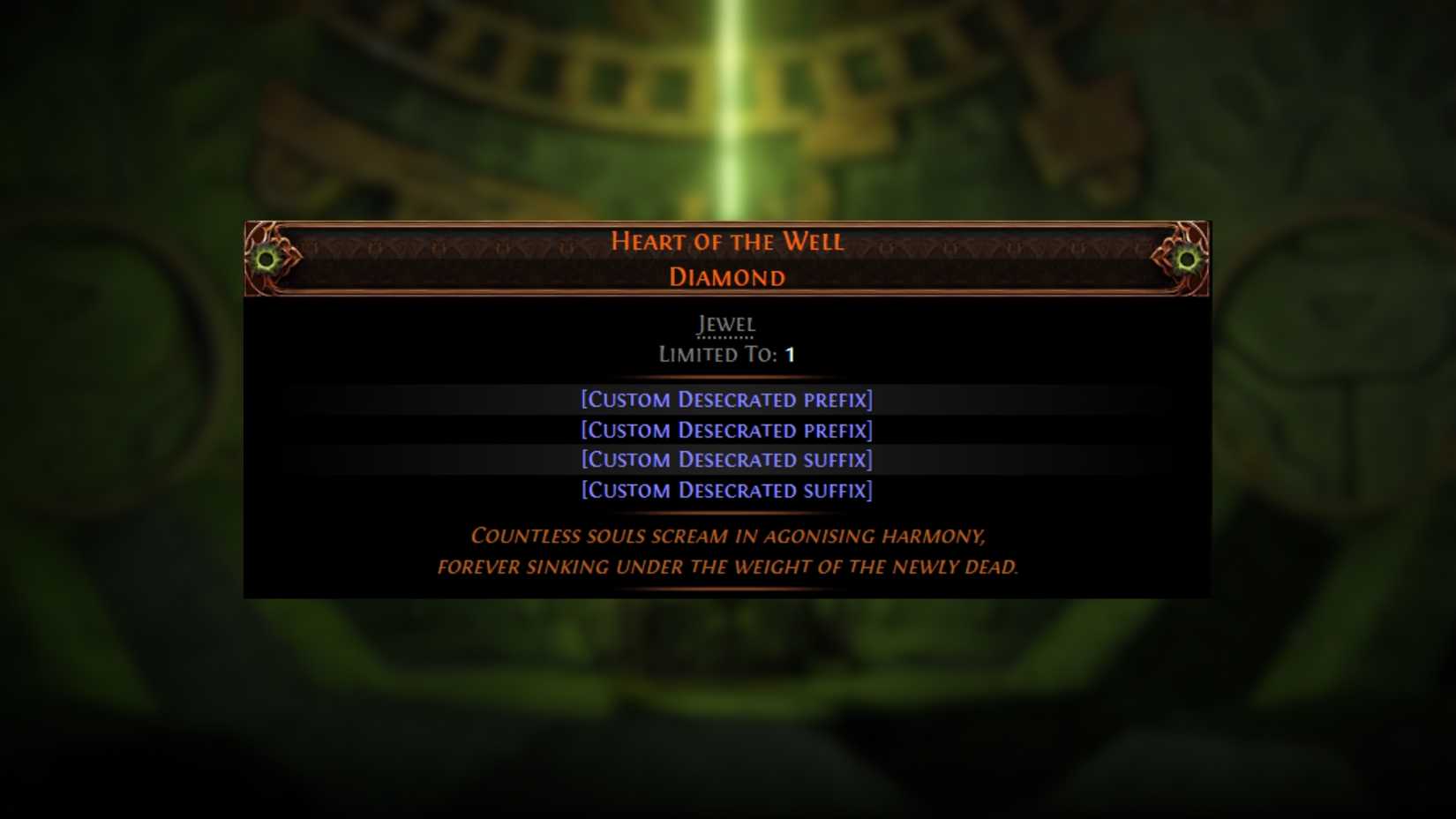Expand the second Custom Desecrated suffix entry
This screenshot has height=819, width=1456.
pos(726,490)
